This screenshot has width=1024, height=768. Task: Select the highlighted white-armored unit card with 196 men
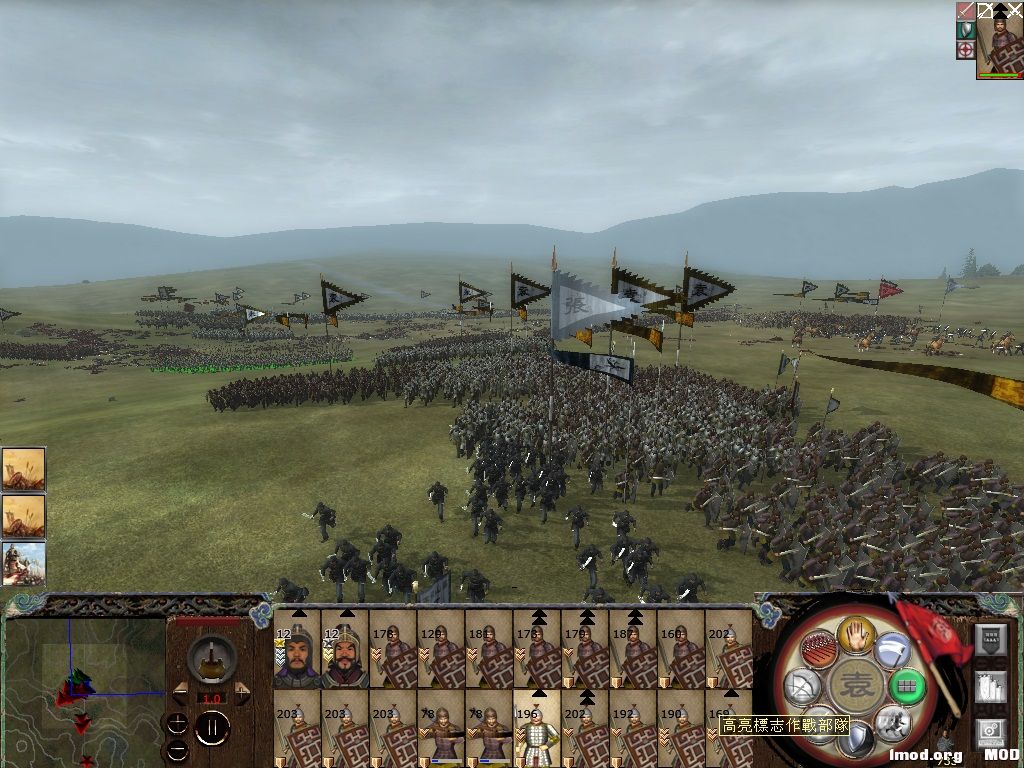coord(537,730)
